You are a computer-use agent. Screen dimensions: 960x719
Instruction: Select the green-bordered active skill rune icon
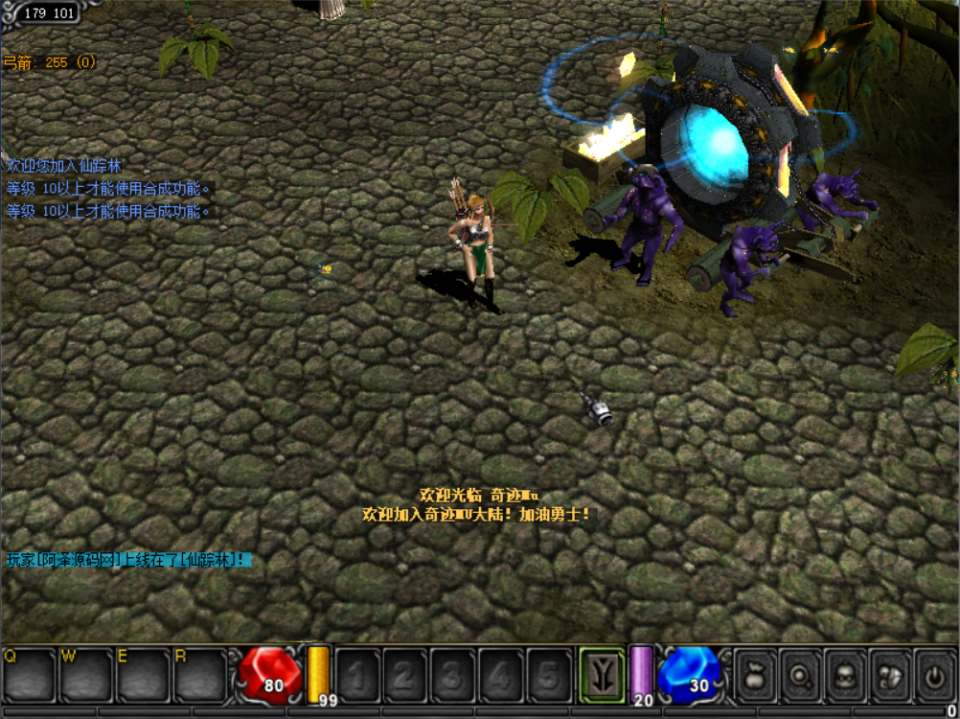602,674
